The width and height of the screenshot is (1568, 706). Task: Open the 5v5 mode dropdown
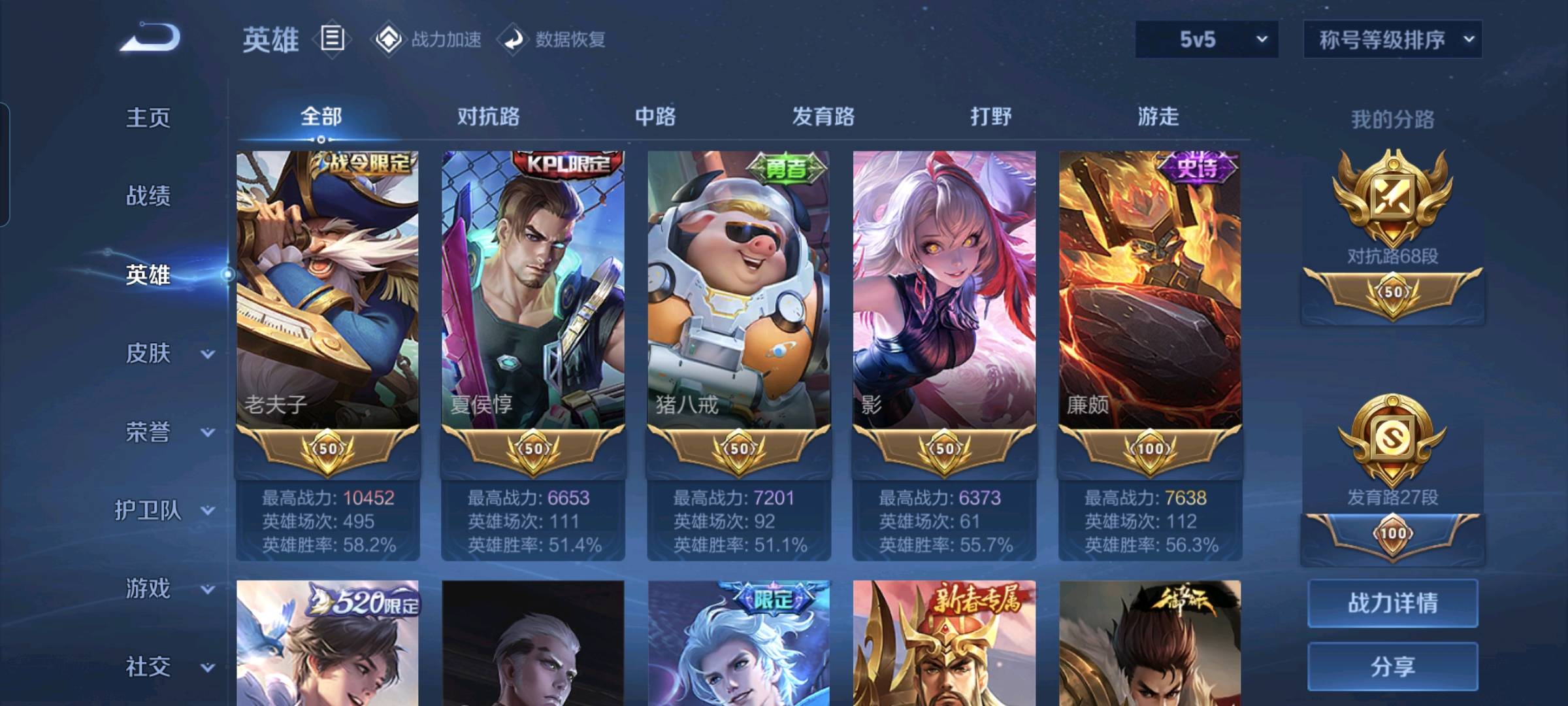pyautogui.click(x=1206, y=39)
